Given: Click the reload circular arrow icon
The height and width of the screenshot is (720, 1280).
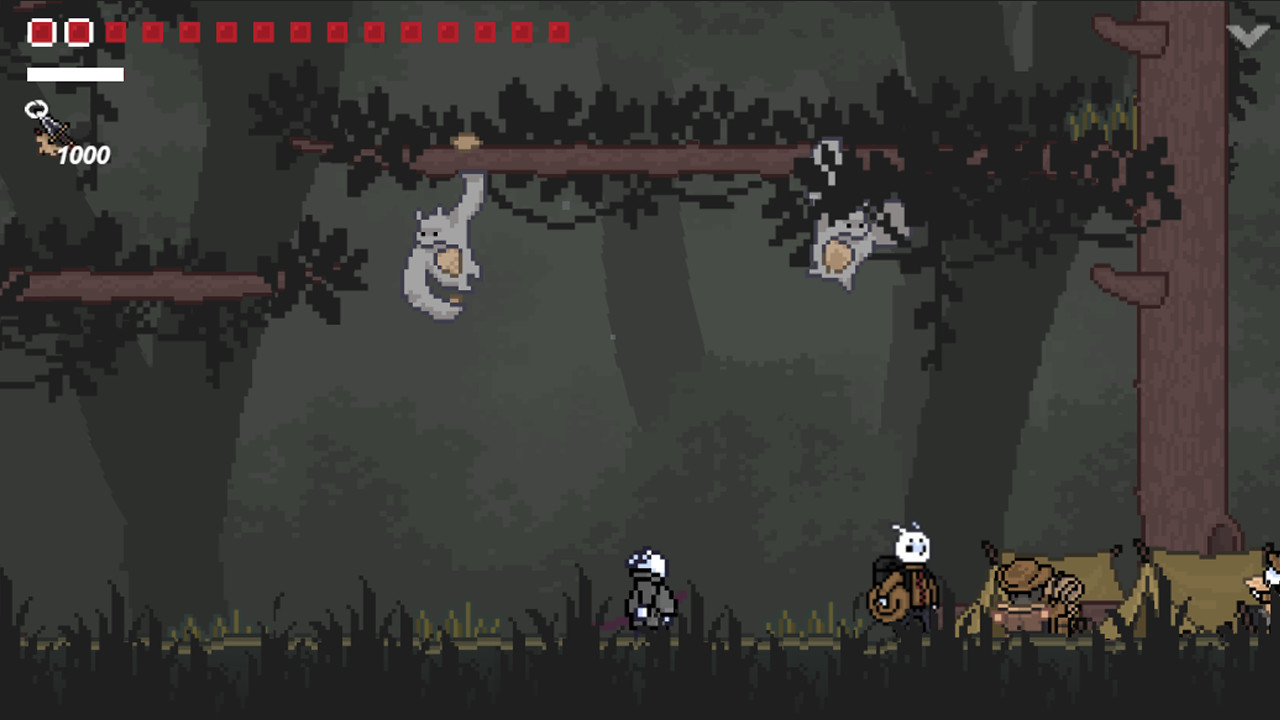Looking at the screenshot, I should 36,108.
